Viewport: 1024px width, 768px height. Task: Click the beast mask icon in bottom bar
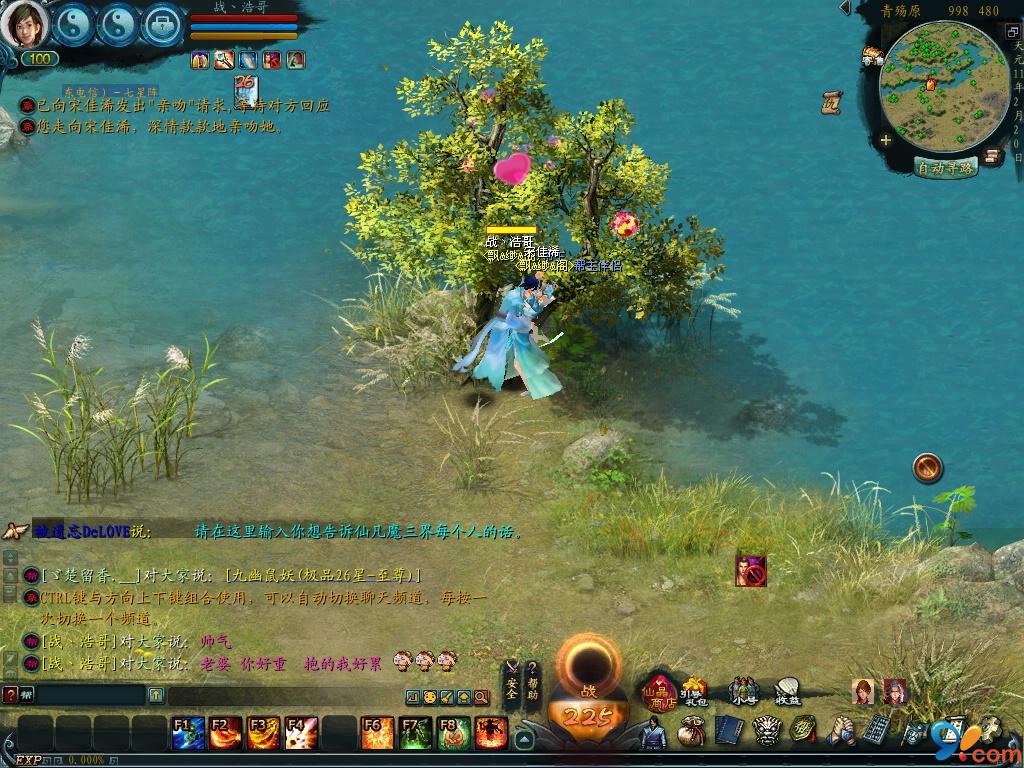(x=766, y=732)
